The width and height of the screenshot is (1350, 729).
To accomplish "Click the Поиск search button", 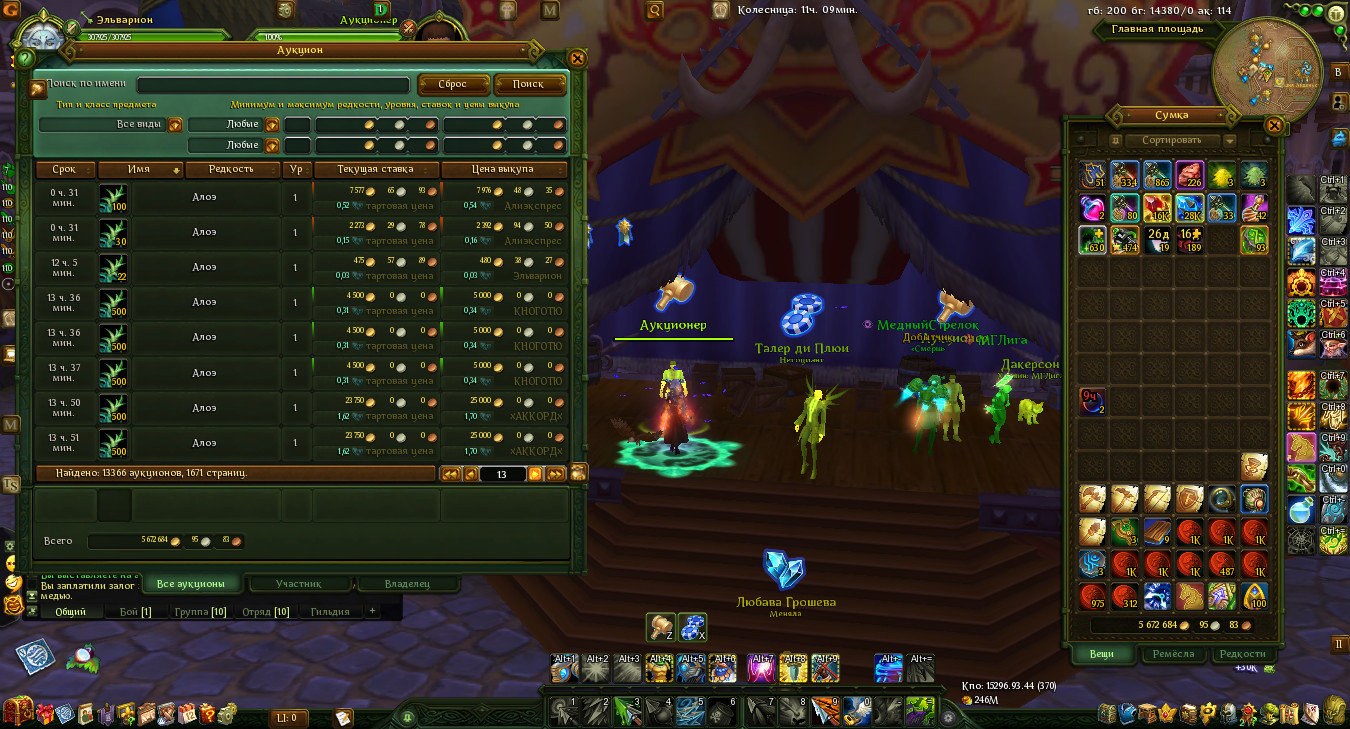I will tap(530, 85).
